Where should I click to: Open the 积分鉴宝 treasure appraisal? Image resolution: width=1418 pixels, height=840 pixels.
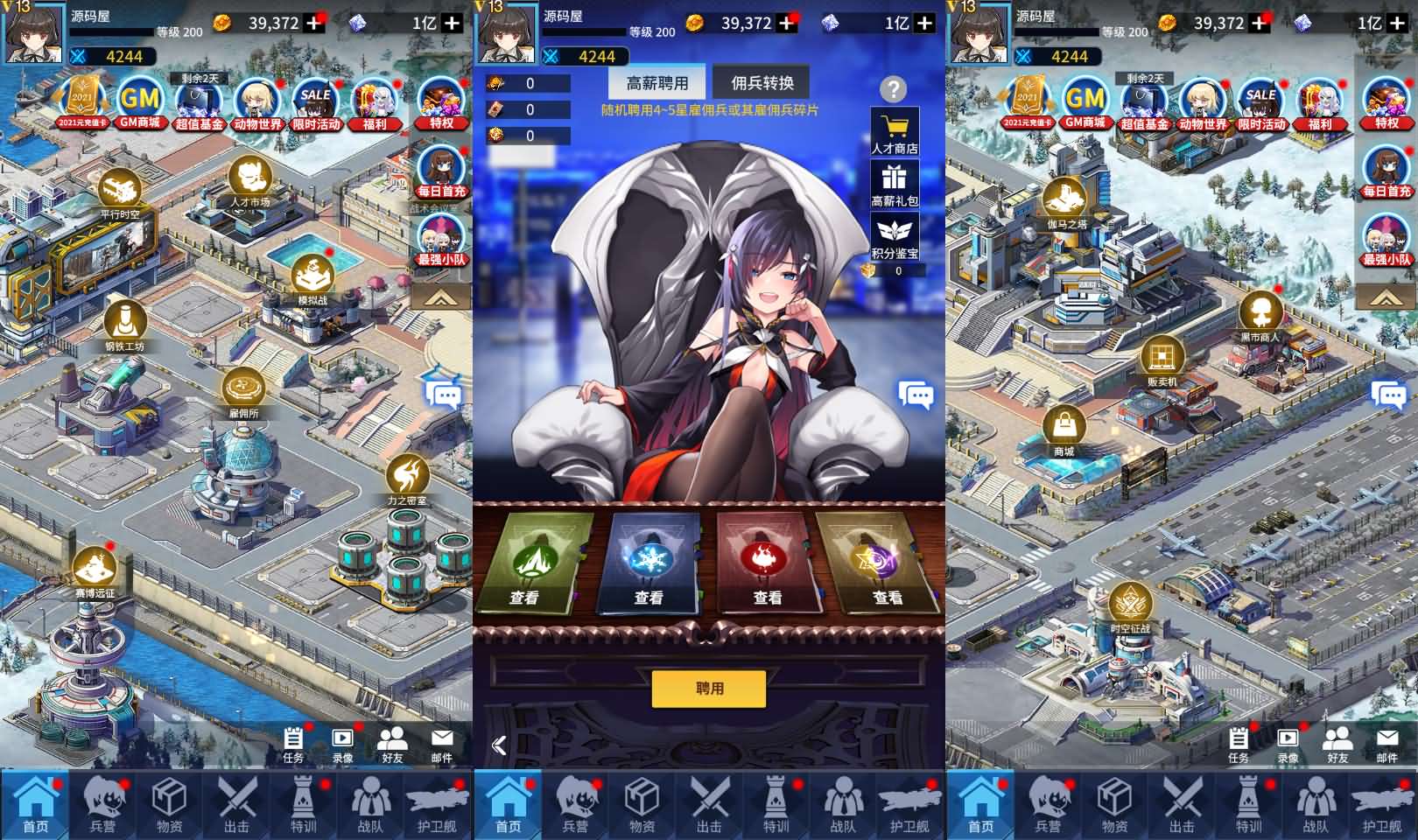coord(895,238)
